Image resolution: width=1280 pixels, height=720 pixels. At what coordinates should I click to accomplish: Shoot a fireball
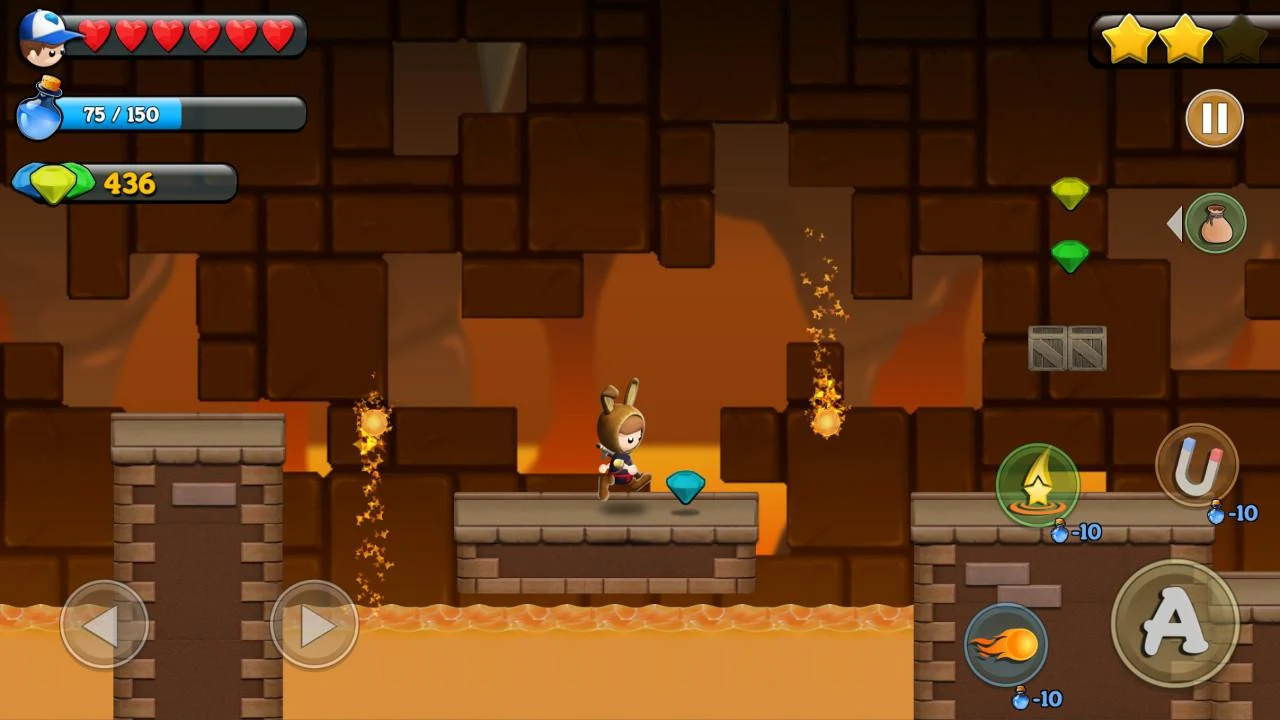(x=1006, y=645)
